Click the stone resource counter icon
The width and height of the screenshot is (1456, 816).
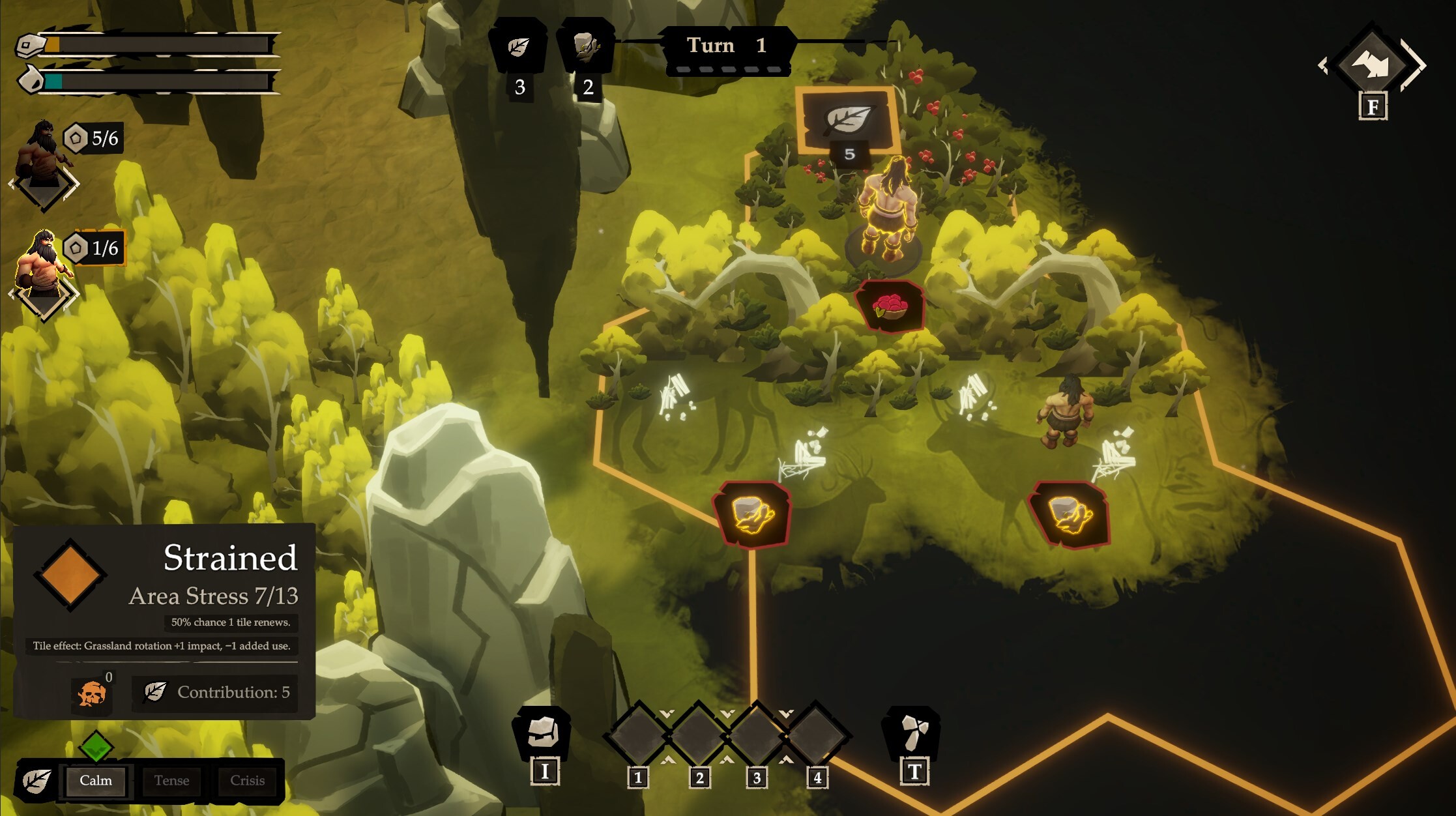point(586,47)
